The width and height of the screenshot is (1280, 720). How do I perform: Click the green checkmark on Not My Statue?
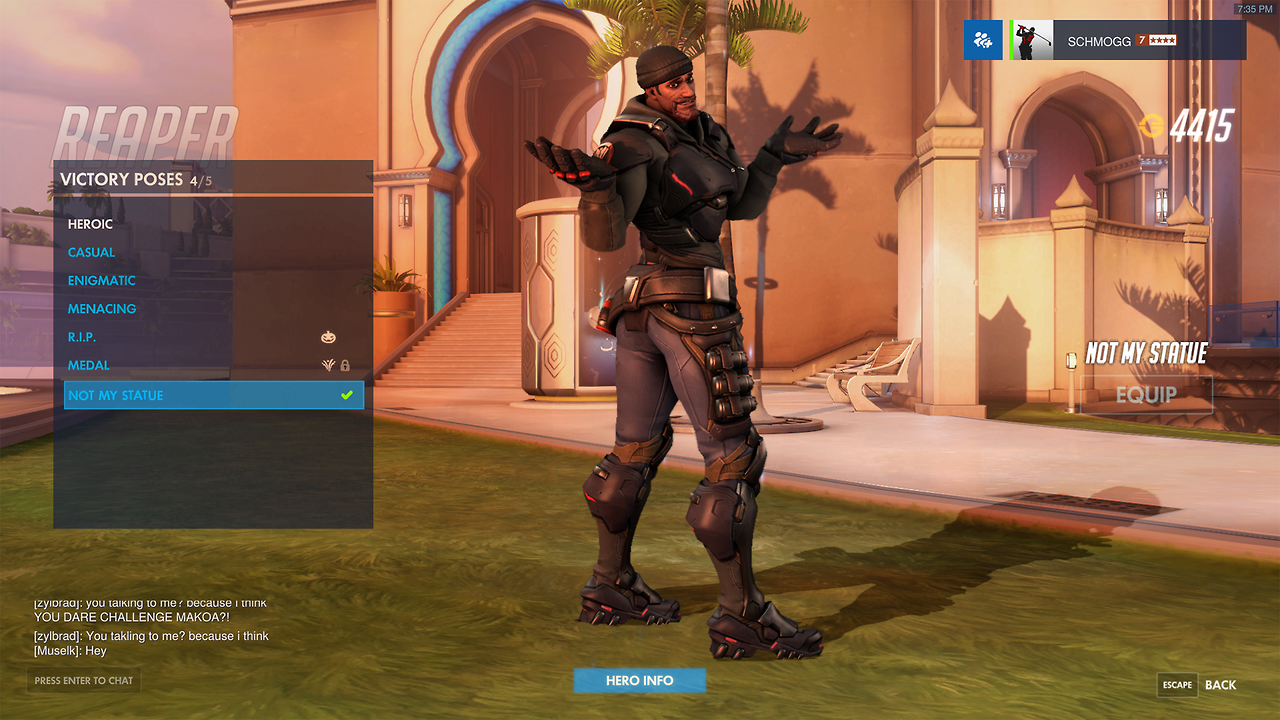pyautogui.click(x=346, y=394)
